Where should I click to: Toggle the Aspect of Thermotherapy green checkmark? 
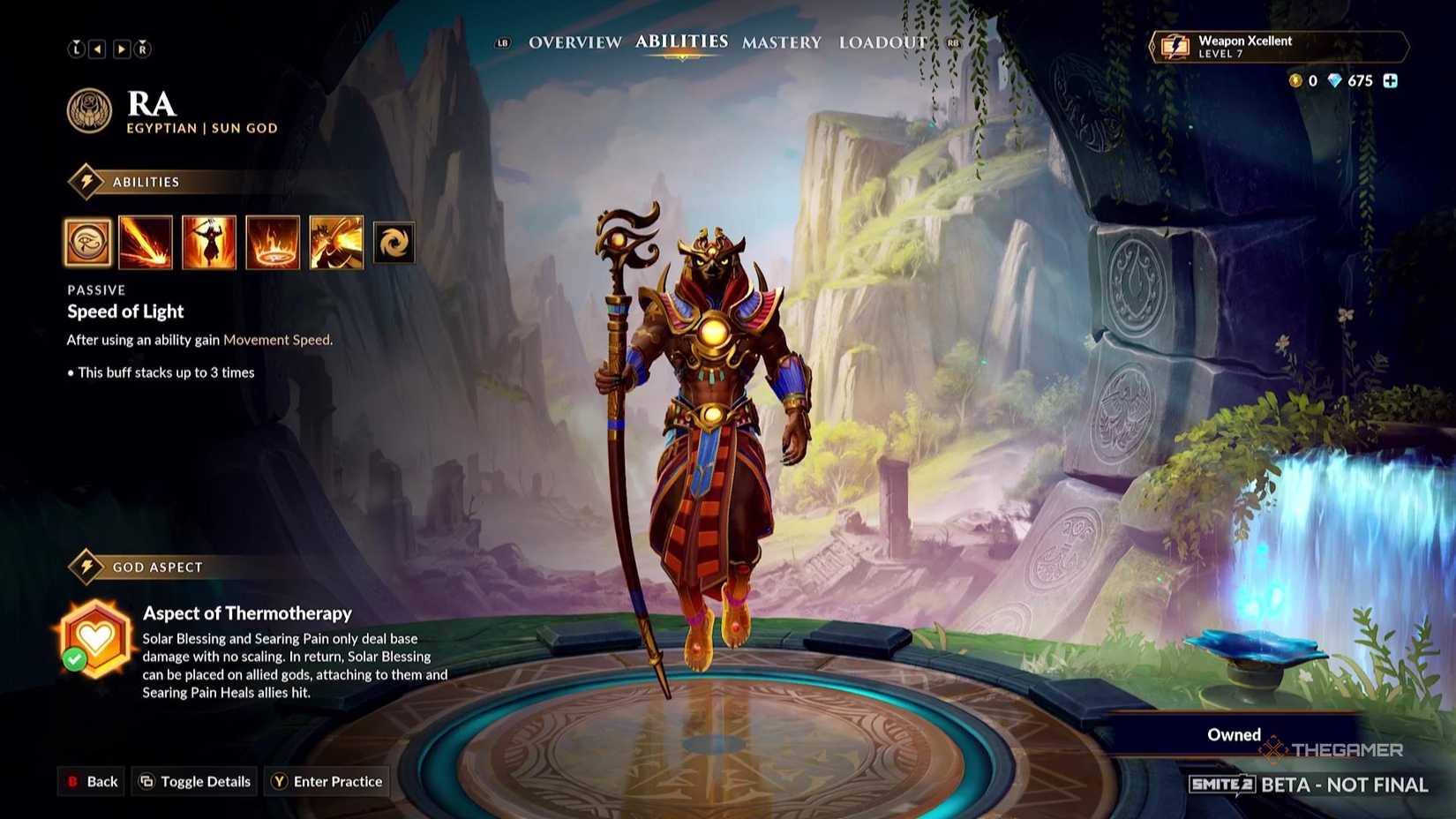click(x=75, y=659)
